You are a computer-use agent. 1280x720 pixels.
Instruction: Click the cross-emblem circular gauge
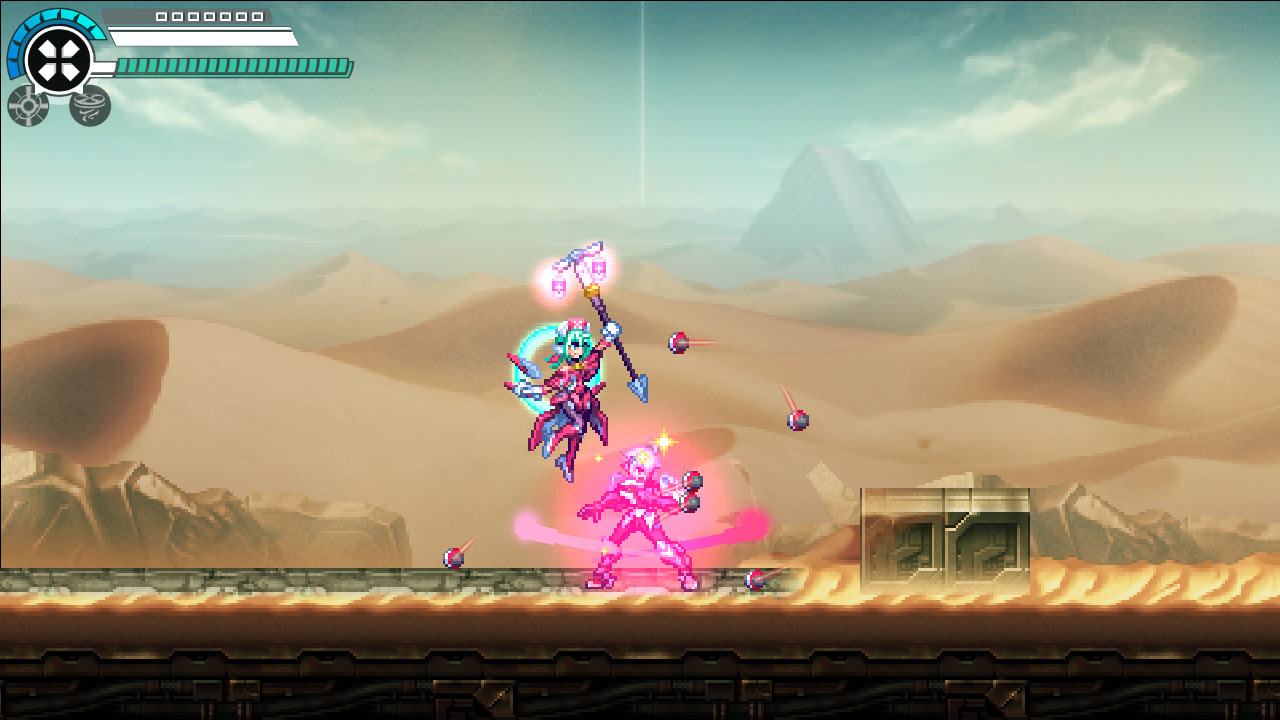(x=56, y=56)
